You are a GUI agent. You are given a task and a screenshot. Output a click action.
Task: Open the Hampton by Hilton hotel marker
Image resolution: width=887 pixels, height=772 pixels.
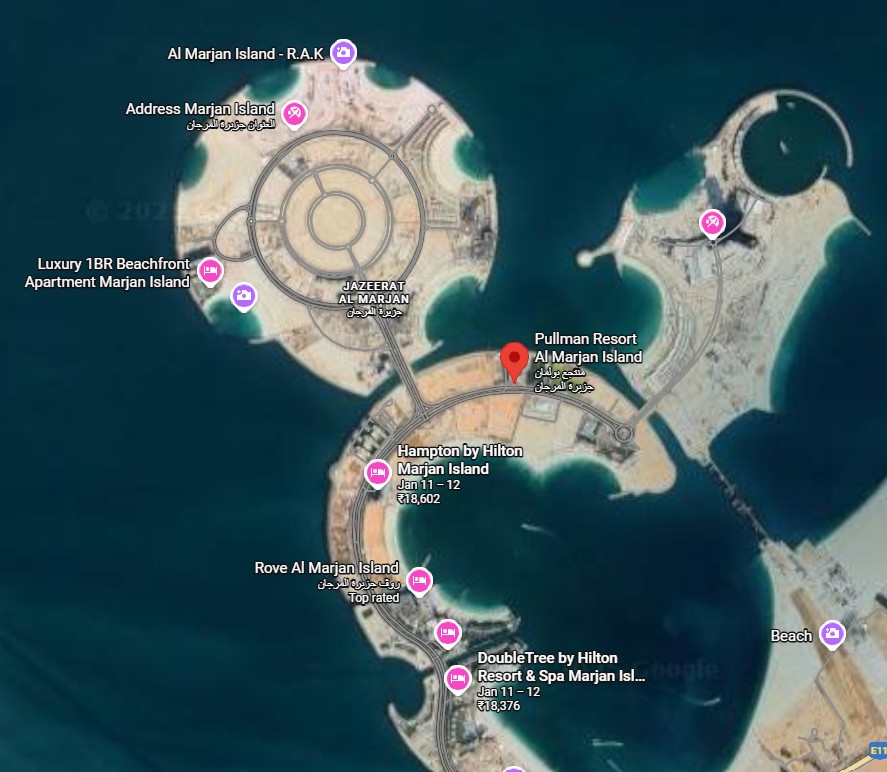tap(377, 472)
